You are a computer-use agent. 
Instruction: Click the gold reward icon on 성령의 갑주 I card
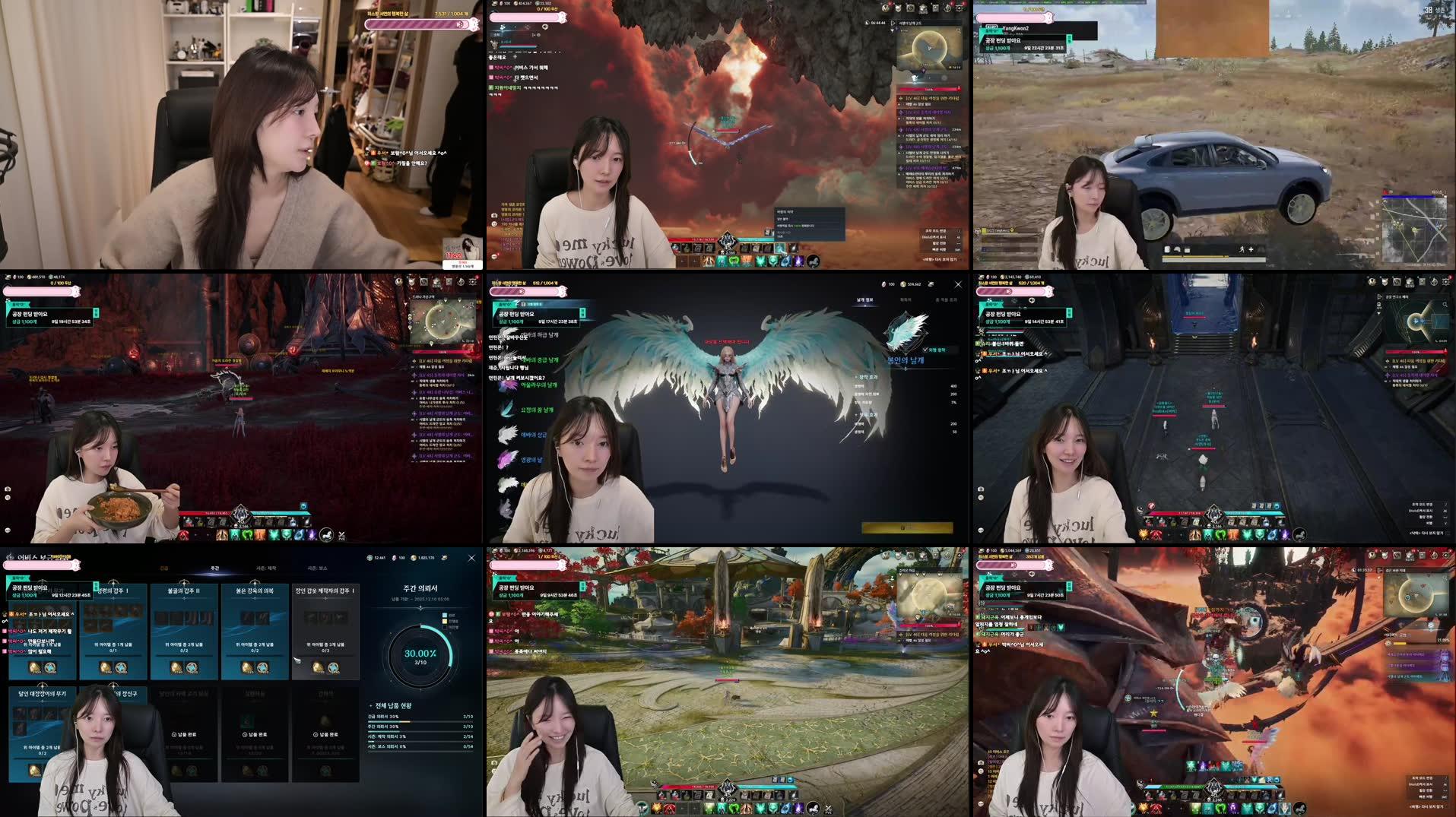[104, 667]
